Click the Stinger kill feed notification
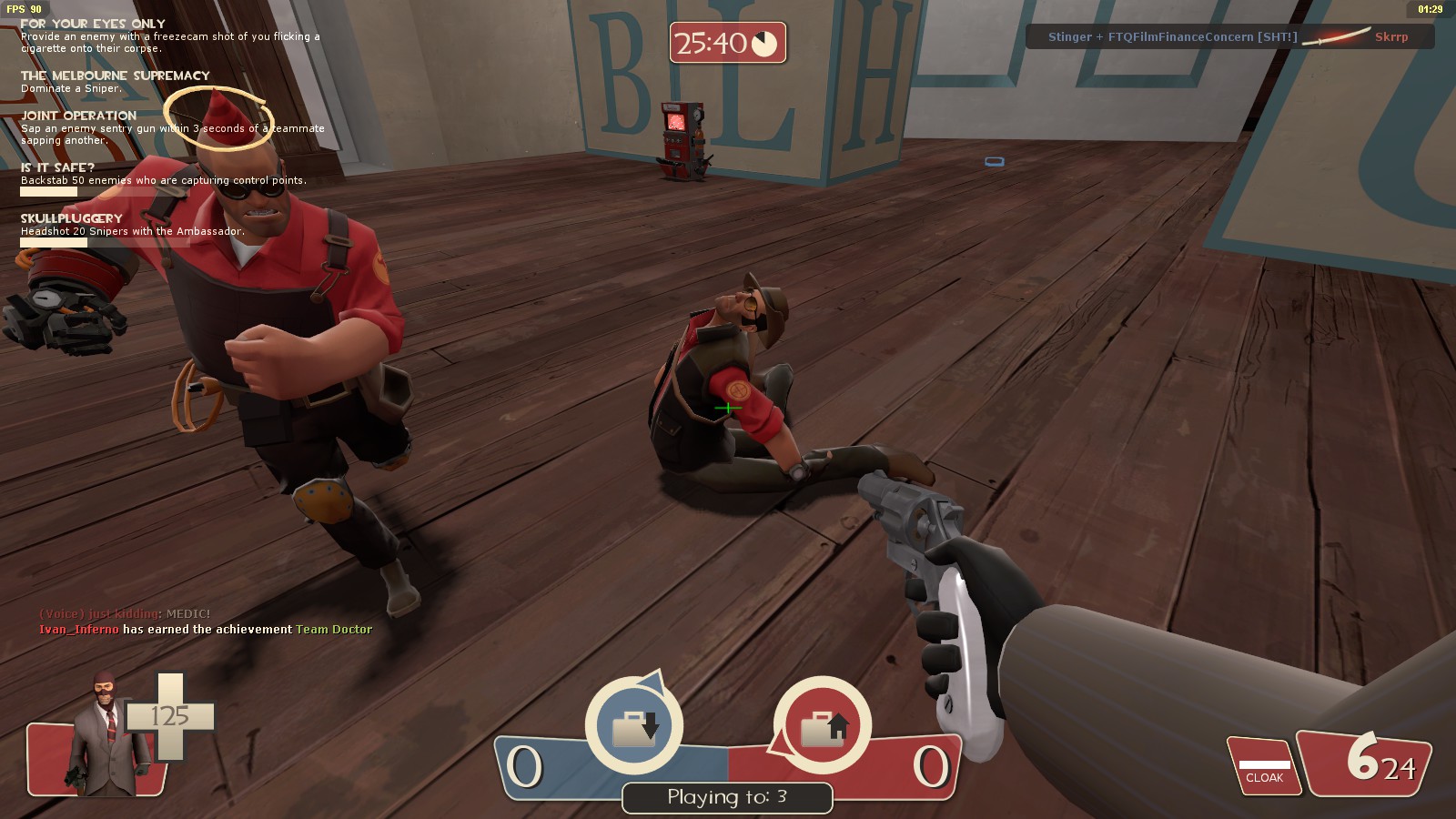 click(x=1228, y=37)
